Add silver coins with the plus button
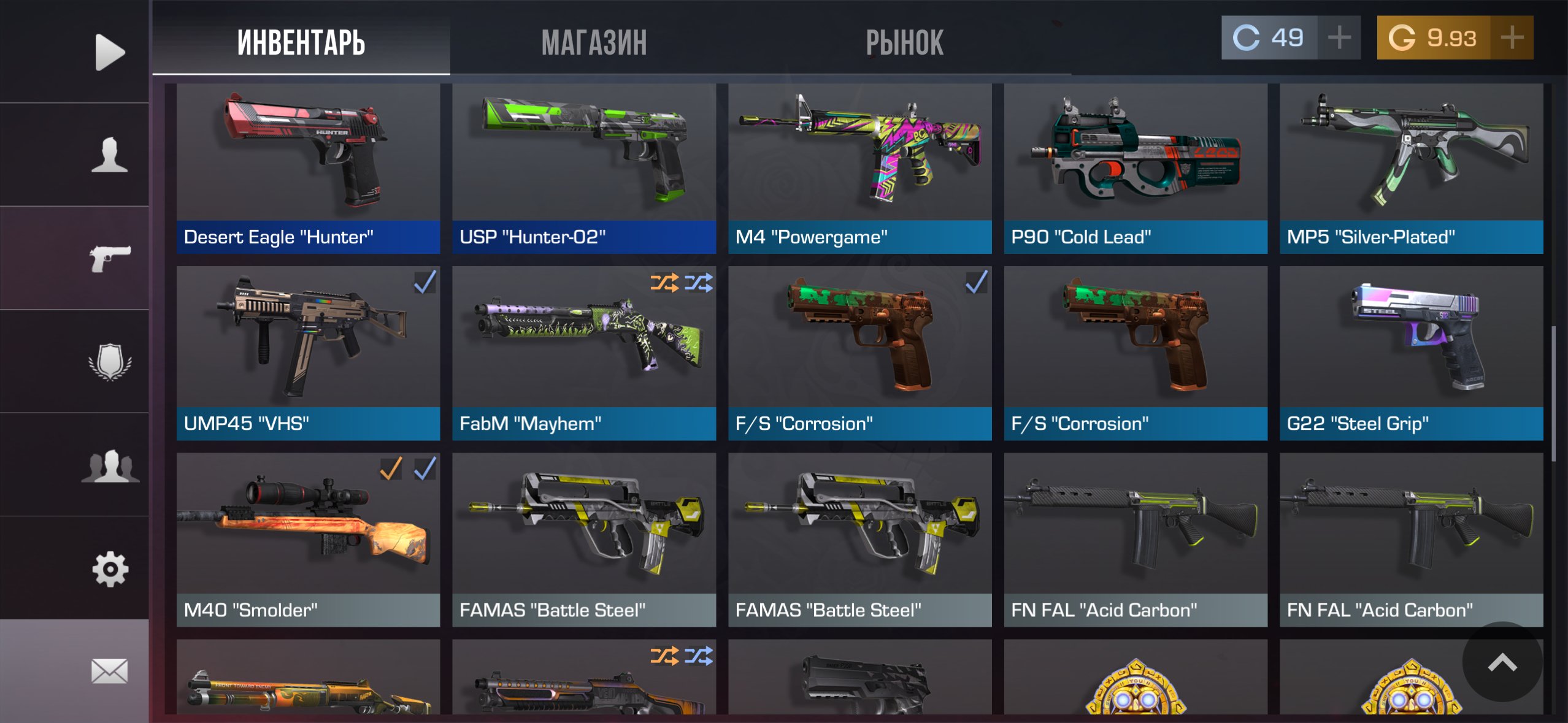1568x723 pixels. 1339,38
